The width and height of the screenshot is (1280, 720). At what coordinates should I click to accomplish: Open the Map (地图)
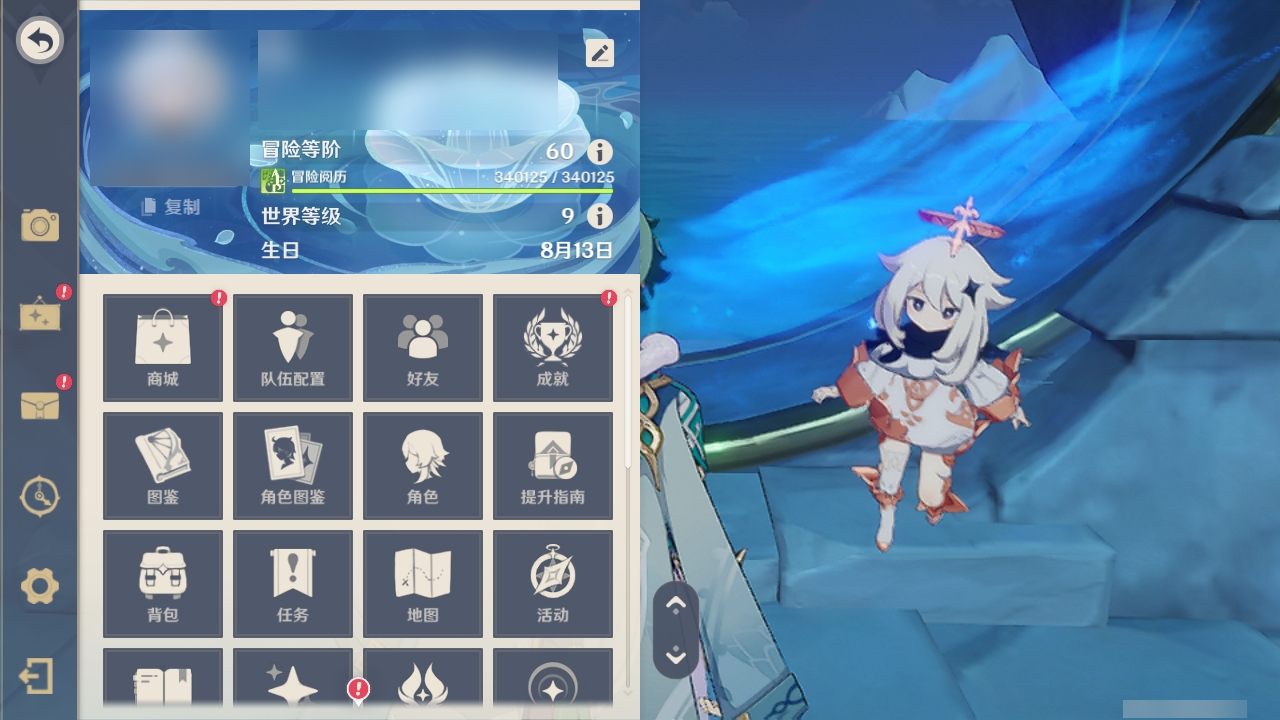click(x=422, y=583)
